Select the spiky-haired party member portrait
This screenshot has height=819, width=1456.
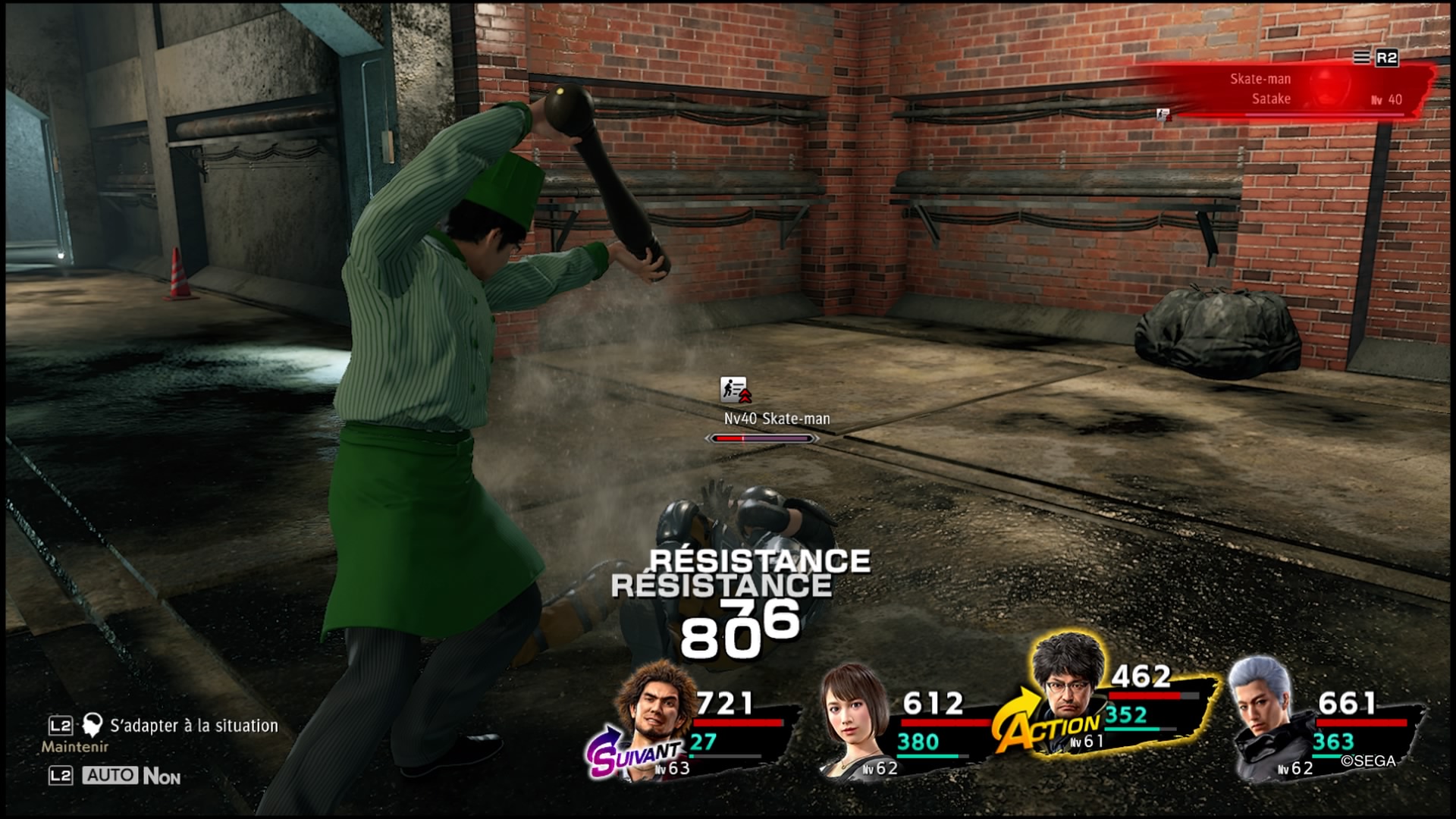pyautogui.click(x=651, y=709)
